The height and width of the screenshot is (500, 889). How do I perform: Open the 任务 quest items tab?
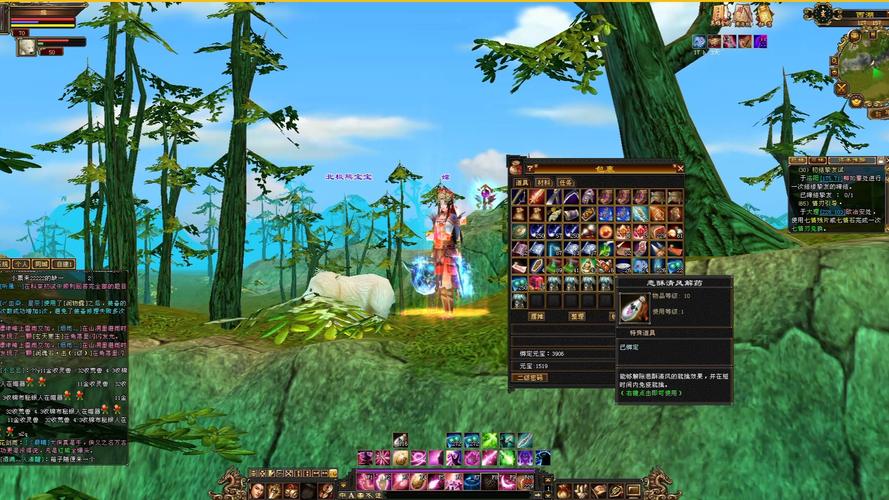[566, 182]
